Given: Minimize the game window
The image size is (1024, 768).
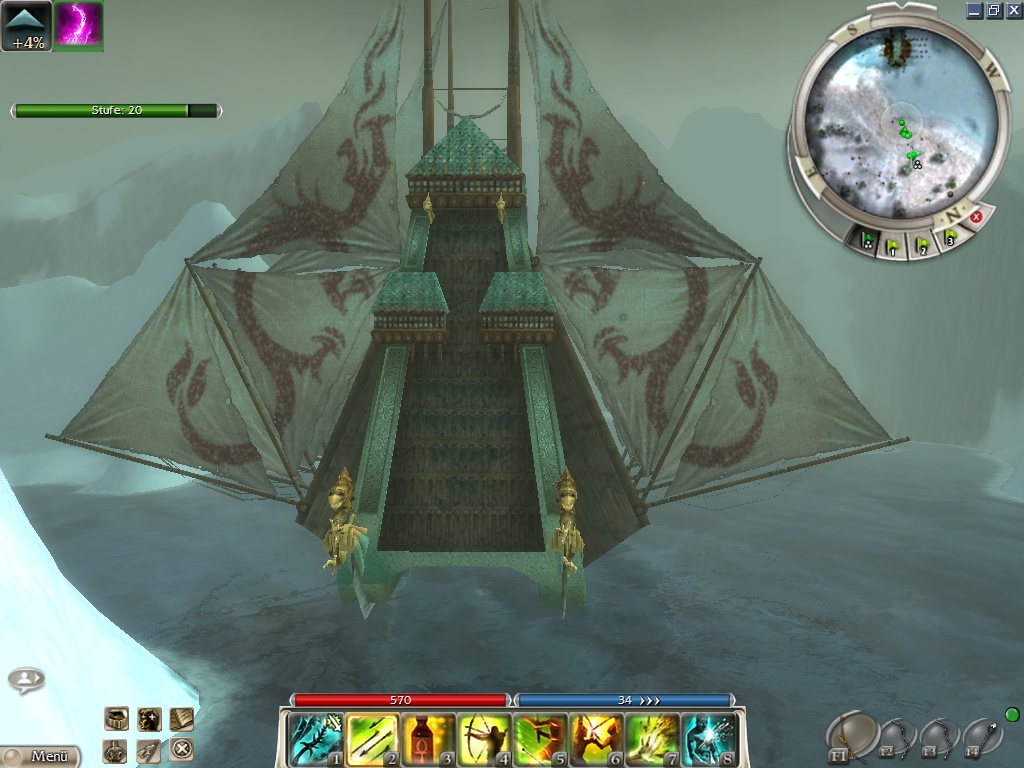Looking at the screenshot, I should [974, 11].
